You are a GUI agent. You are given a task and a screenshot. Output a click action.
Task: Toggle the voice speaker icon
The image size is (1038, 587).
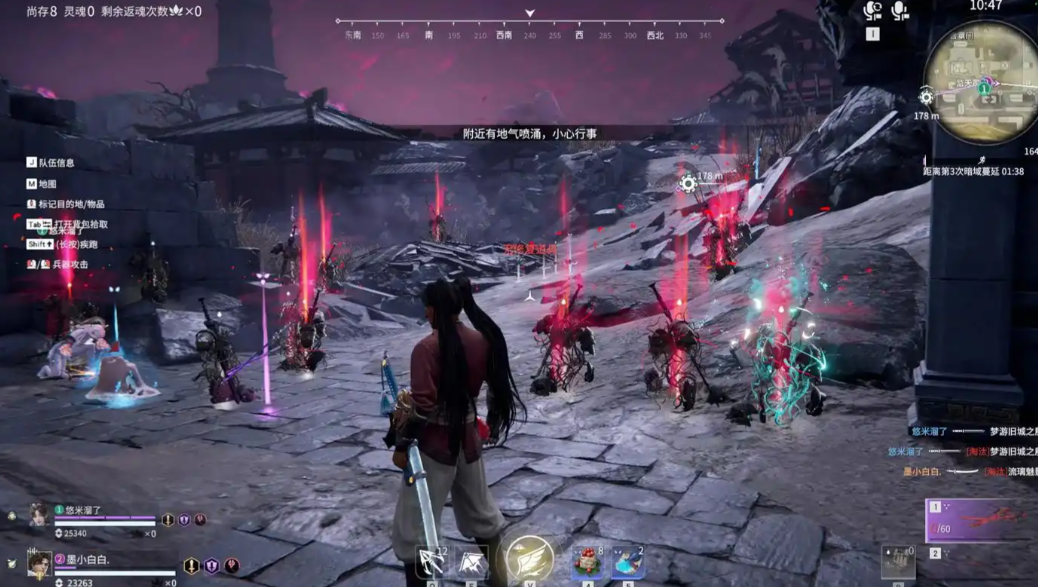click(x=872, y=11)
